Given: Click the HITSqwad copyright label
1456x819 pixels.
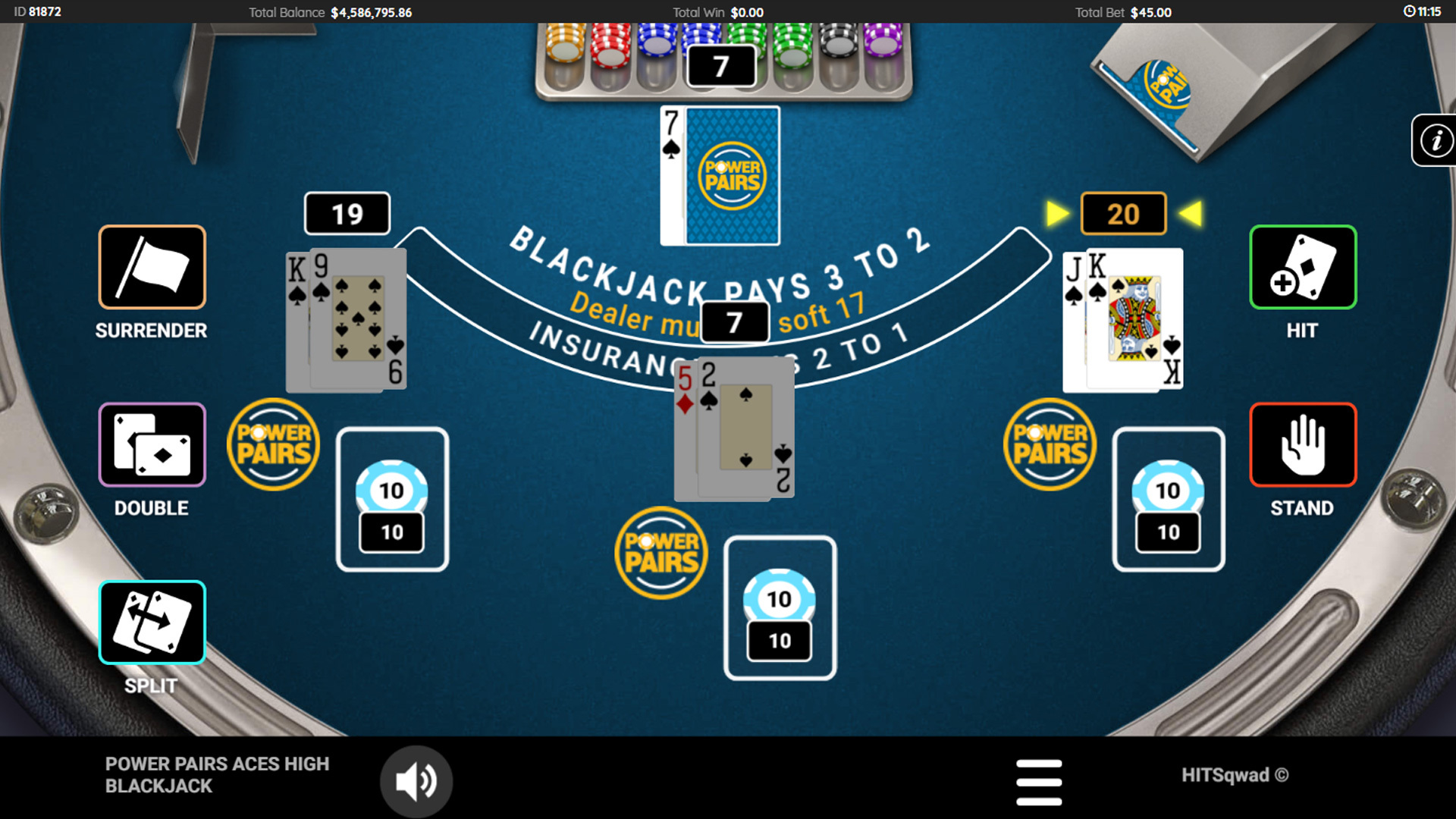Looking at the screenshot, I should pyautogui.click(x=1236, y=776).
